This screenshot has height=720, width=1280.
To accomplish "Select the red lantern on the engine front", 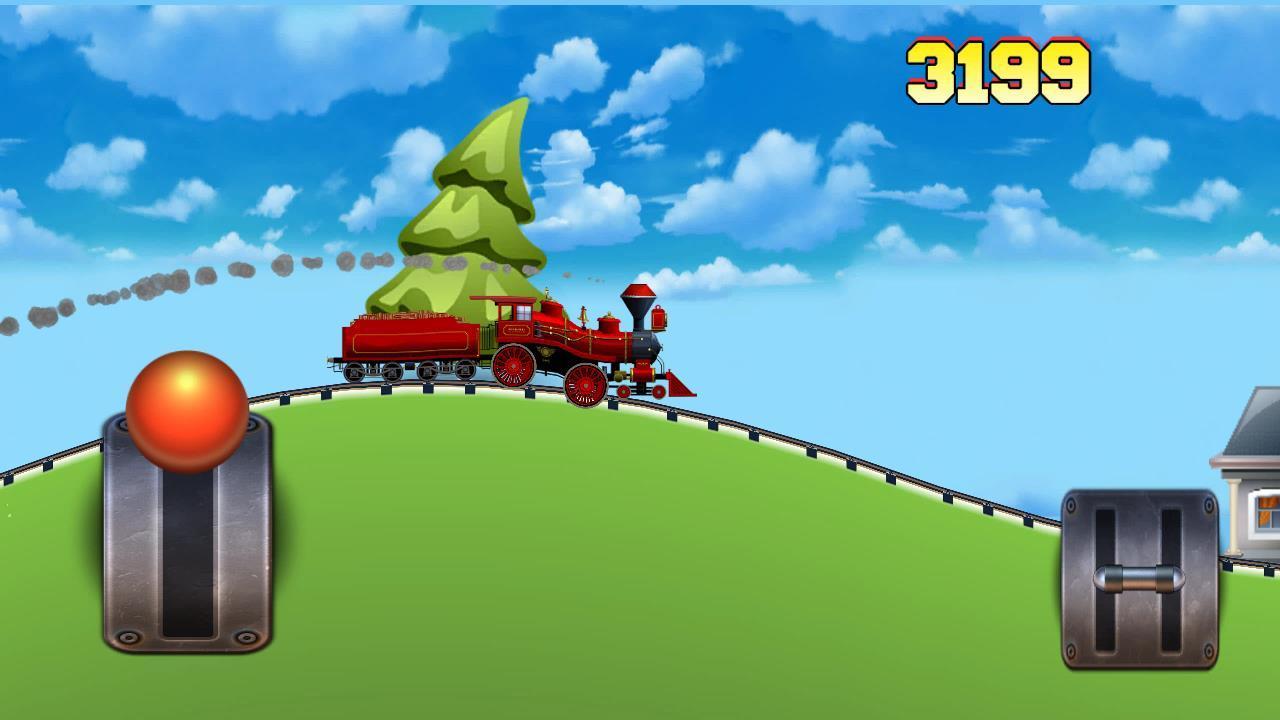I will (x=658, y=318).
